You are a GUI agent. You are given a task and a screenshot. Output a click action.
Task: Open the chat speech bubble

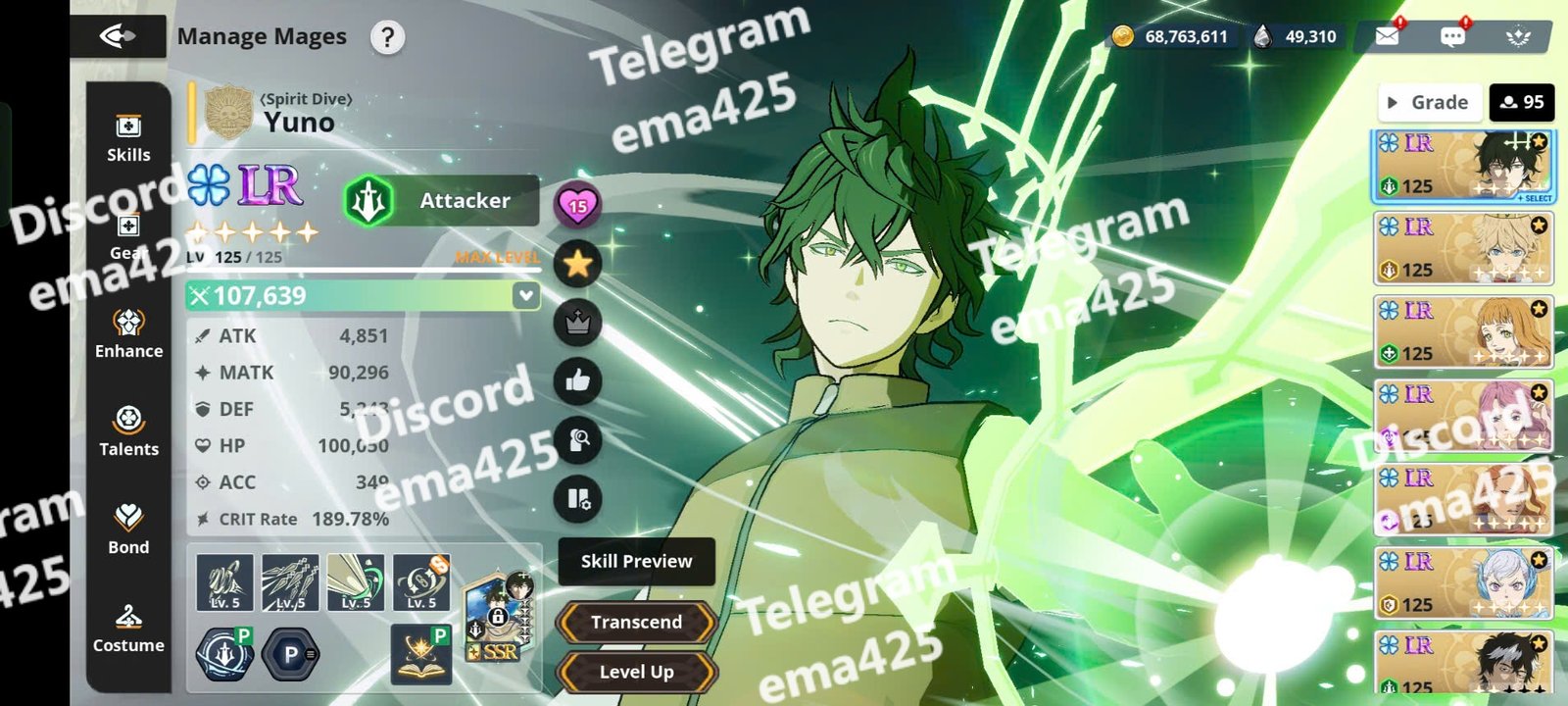tap(1452, 36)
